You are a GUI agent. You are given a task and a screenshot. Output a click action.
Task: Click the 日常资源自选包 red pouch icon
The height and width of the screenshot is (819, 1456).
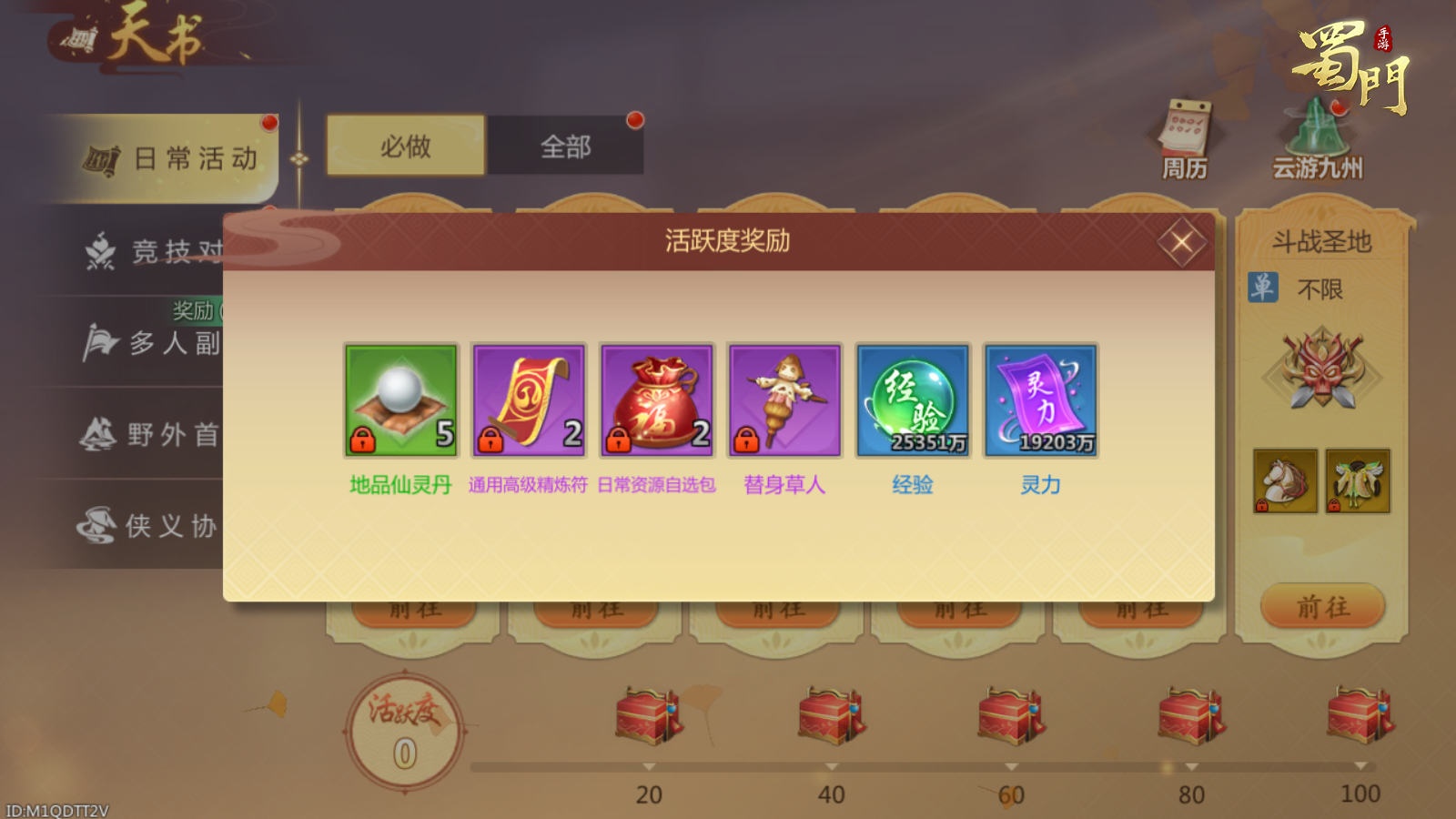tap(655, 399)
